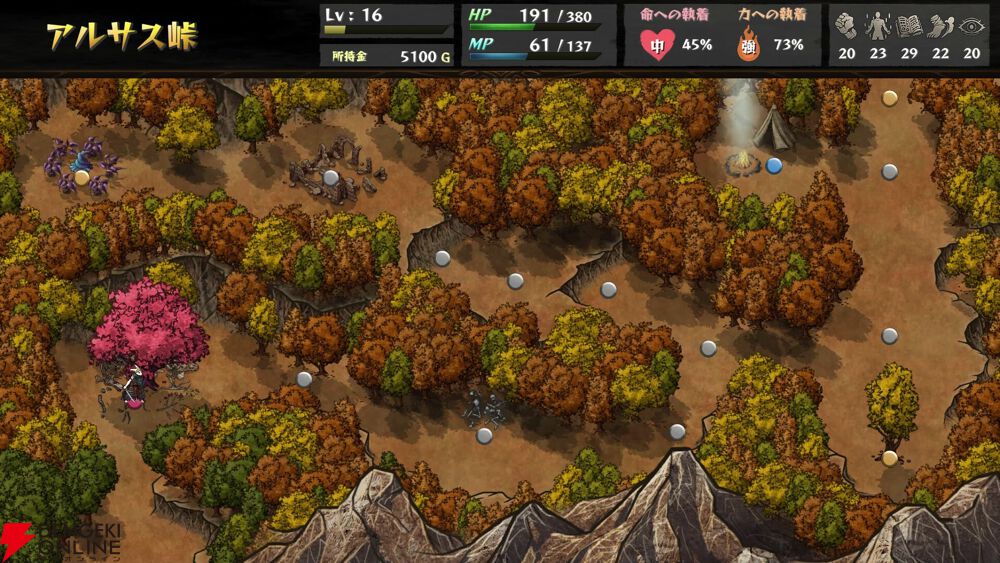This screenshot has height=563, width=1000.
Task: Select the gold node under the lone yellow tree
Action: [x=889, y=458]
